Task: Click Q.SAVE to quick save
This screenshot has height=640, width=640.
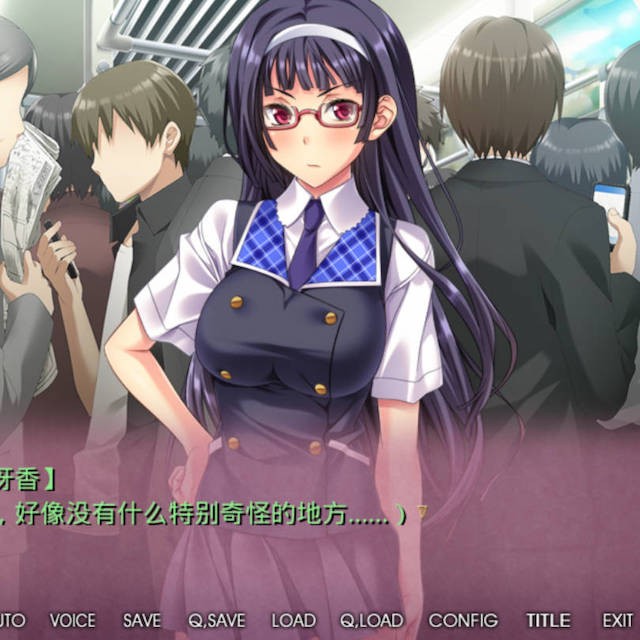Action: tap(215, 621)
